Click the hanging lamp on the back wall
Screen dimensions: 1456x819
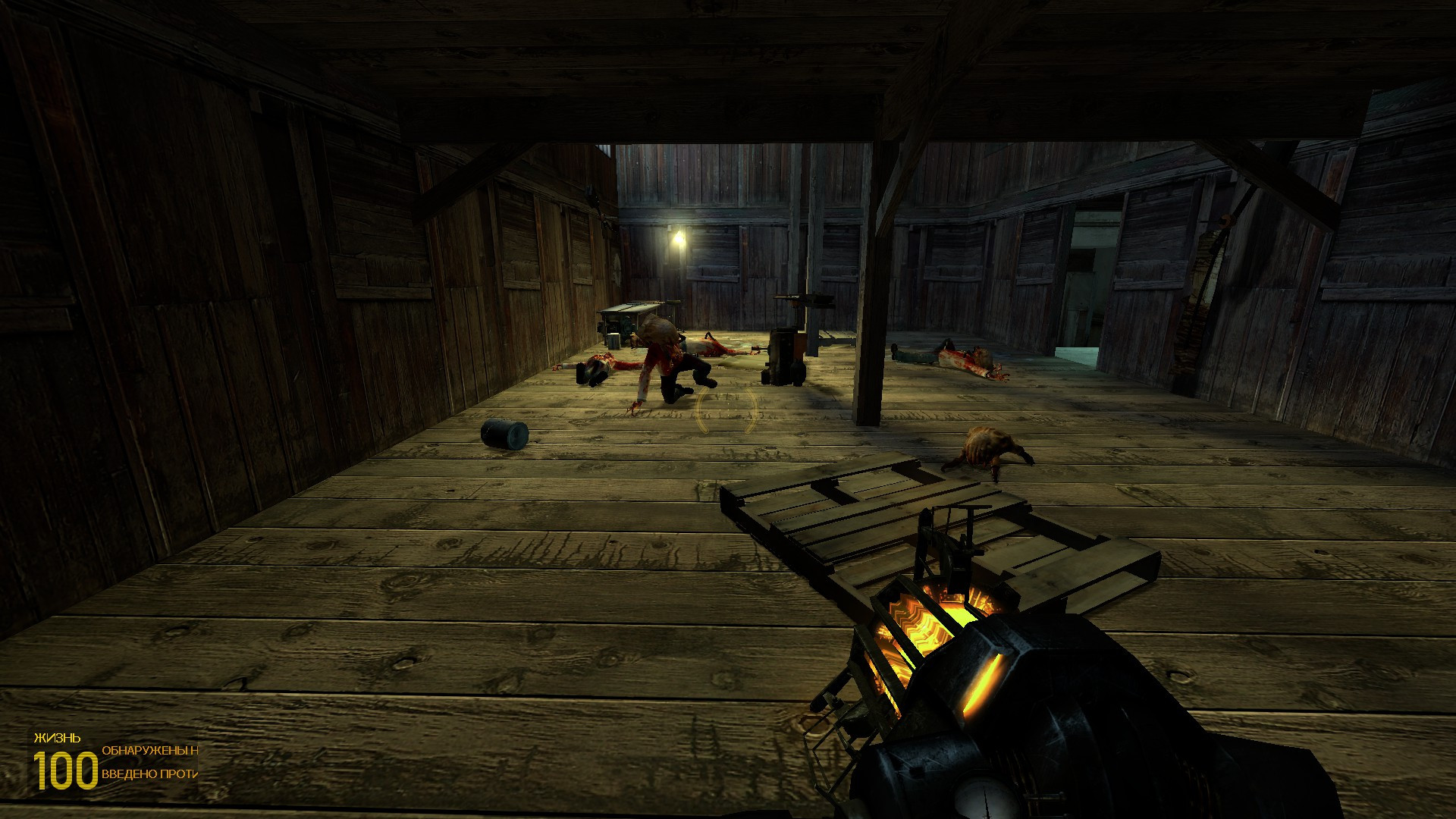[x=680, y=239]
